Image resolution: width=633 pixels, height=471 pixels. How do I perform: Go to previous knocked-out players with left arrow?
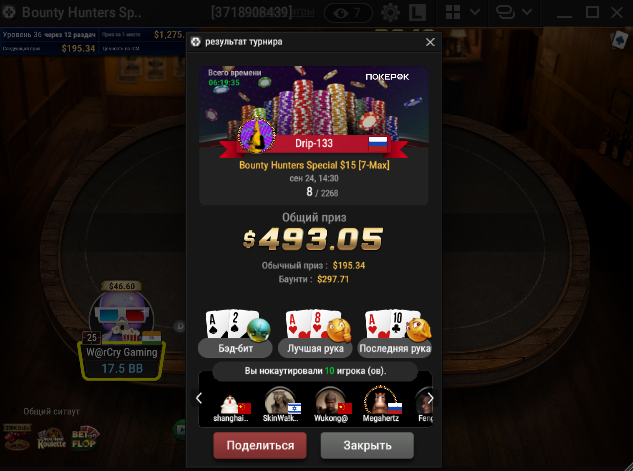(x=199, y=399)
